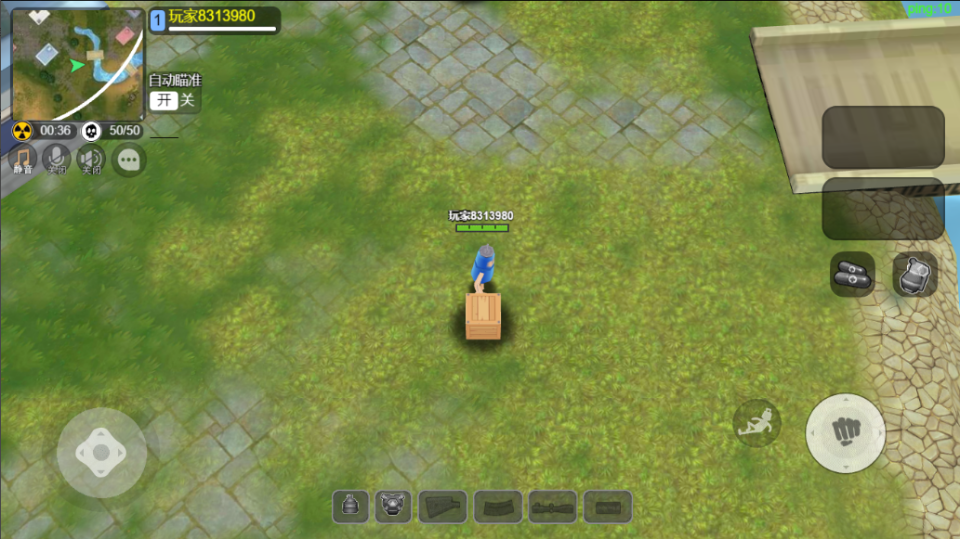This screenshot has width=960, height=539.
Task: Toggle the microphone voice chat icon
Action: coord(57,159)
